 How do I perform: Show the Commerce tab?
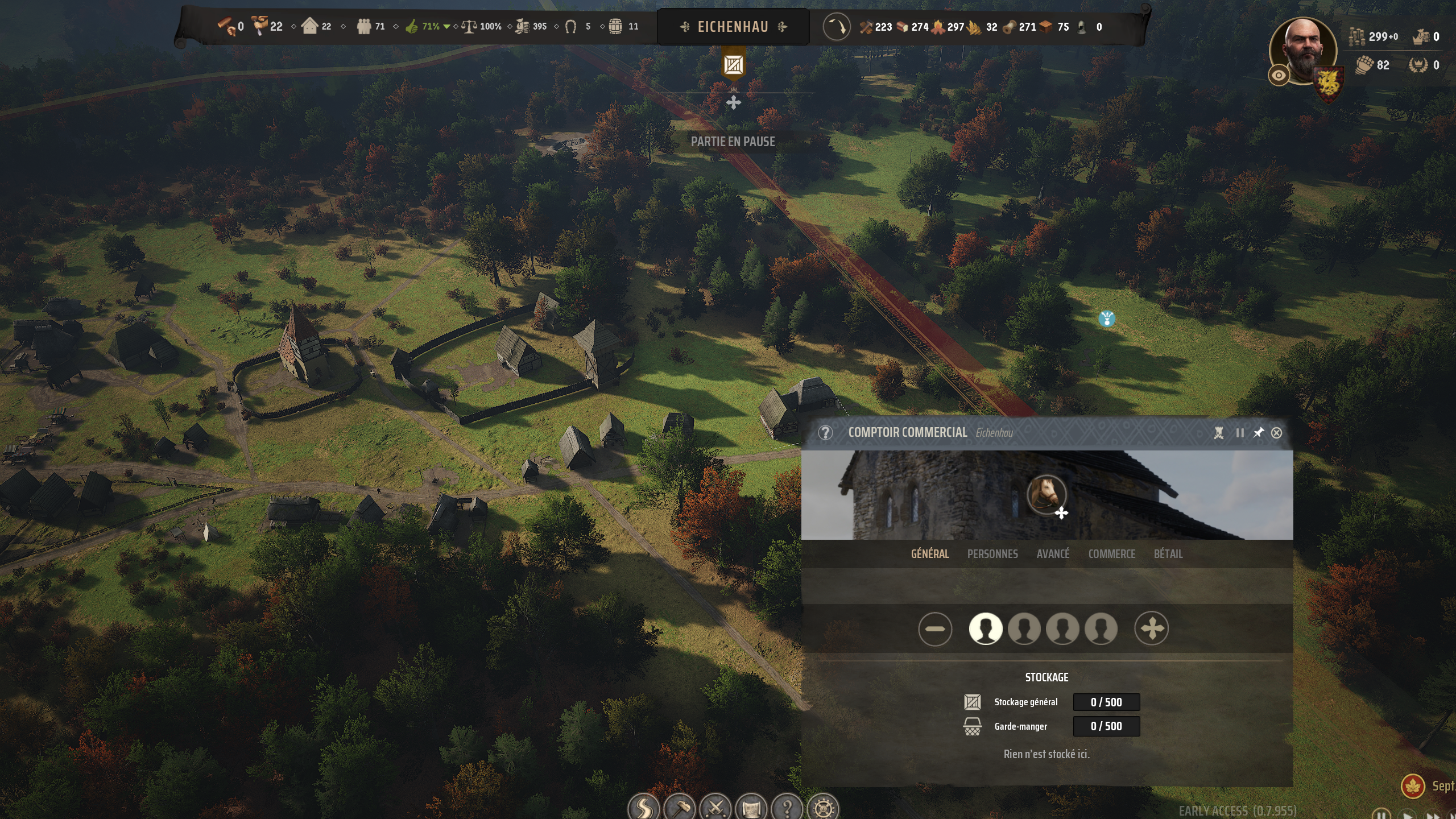[1111, 553]
